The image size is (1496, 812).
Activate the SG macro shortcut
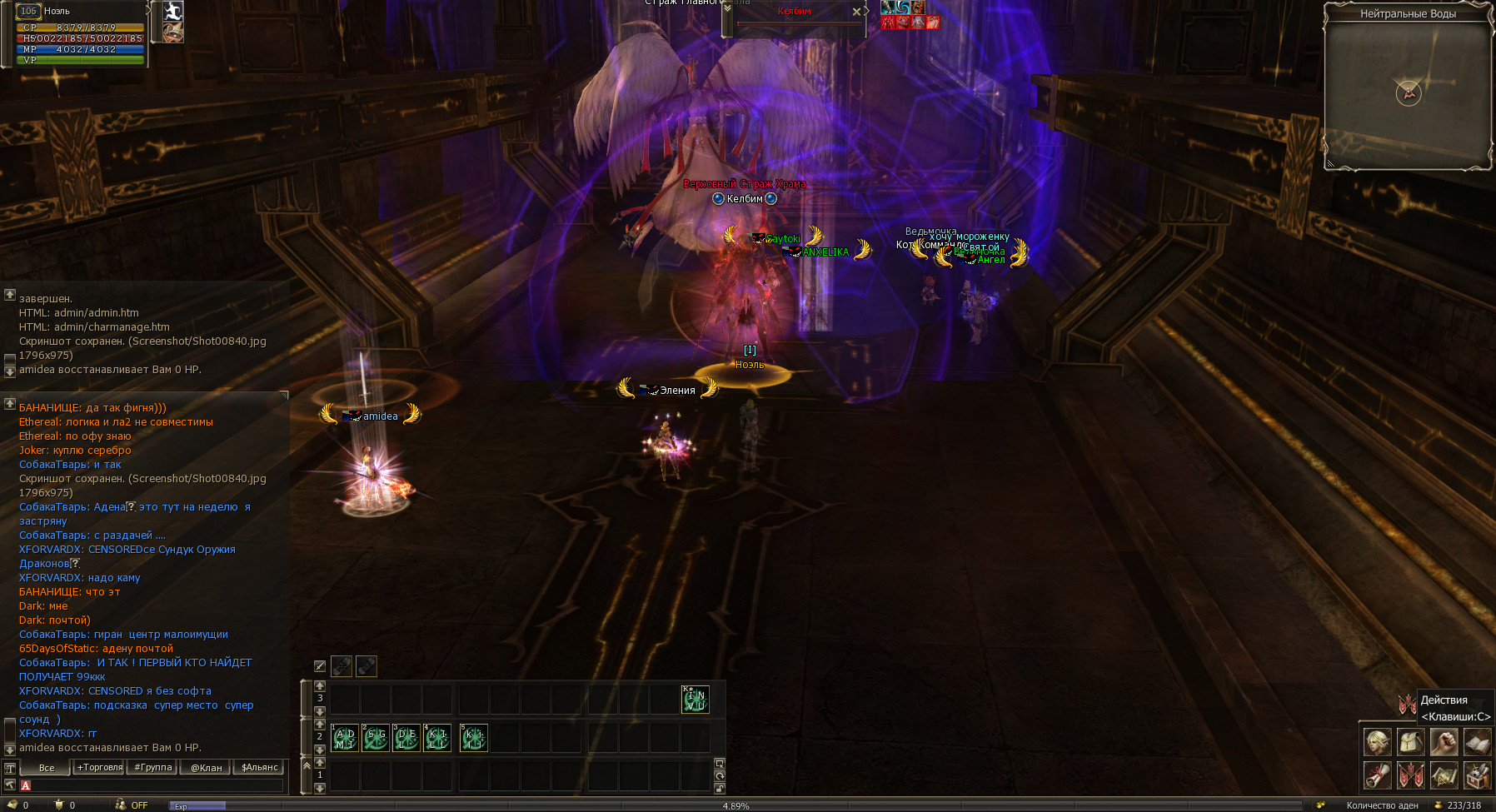coord(376,739)
